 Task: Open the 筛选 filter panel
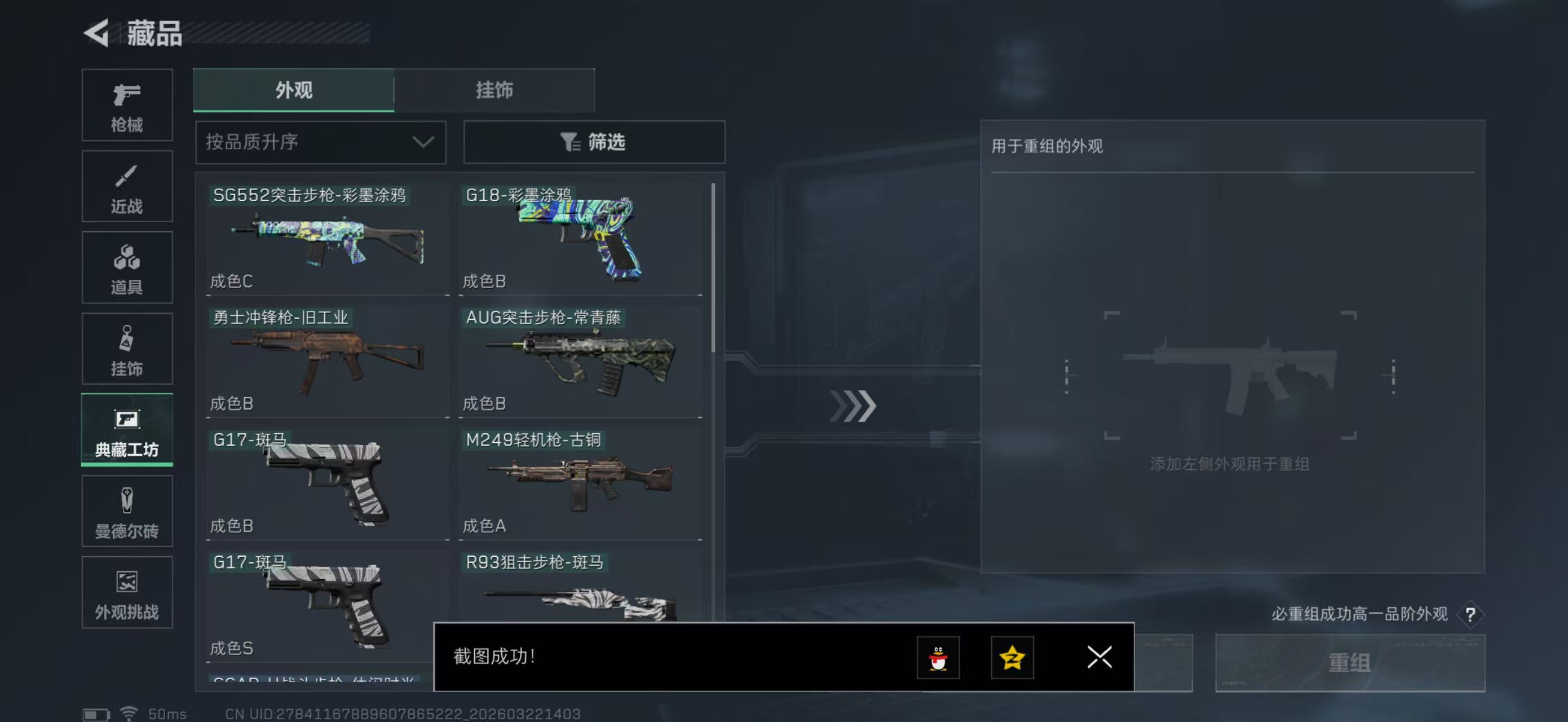594,142
